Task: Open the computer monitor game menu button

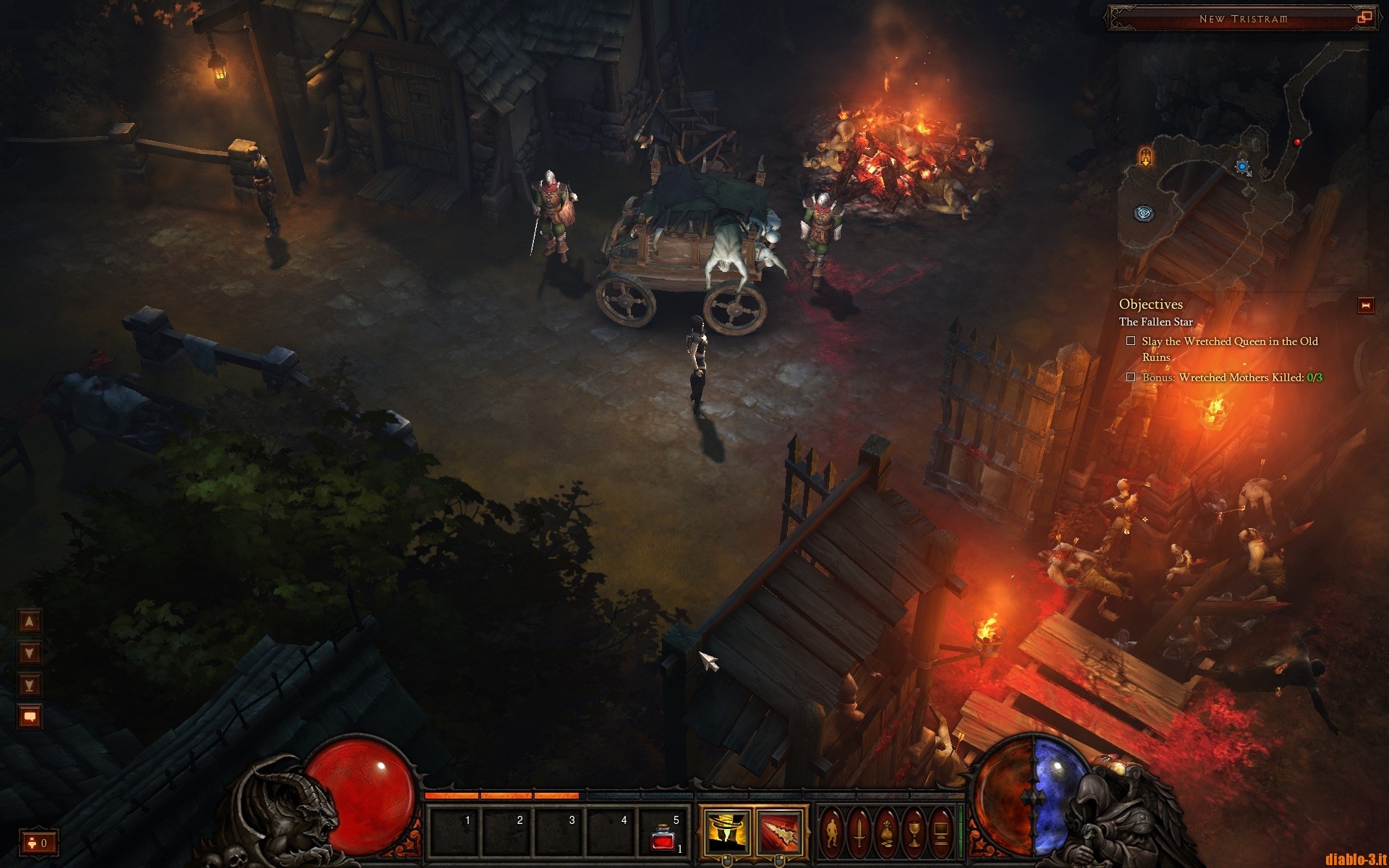Action: [941, 833]
